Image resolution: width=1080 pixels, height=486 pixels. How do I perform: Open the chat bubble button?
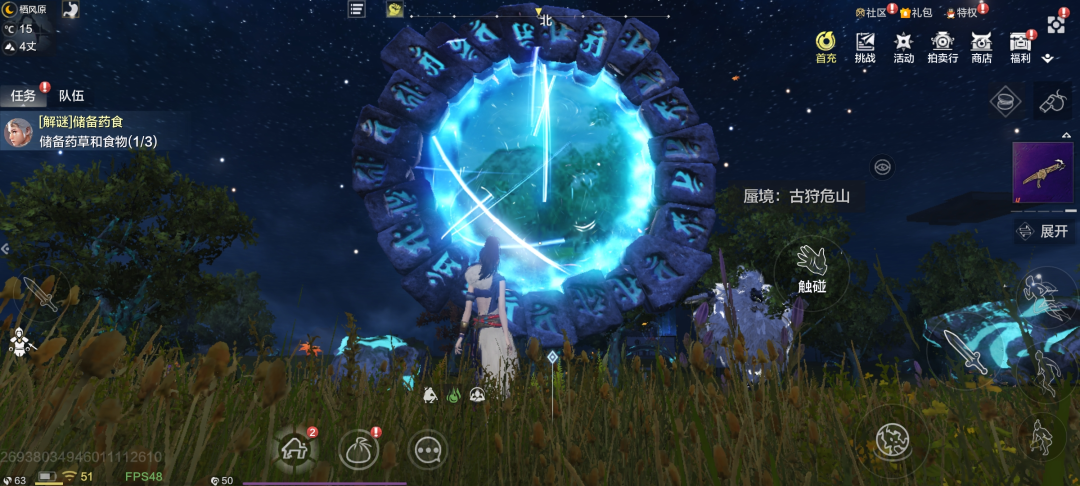tap(427, 450)
